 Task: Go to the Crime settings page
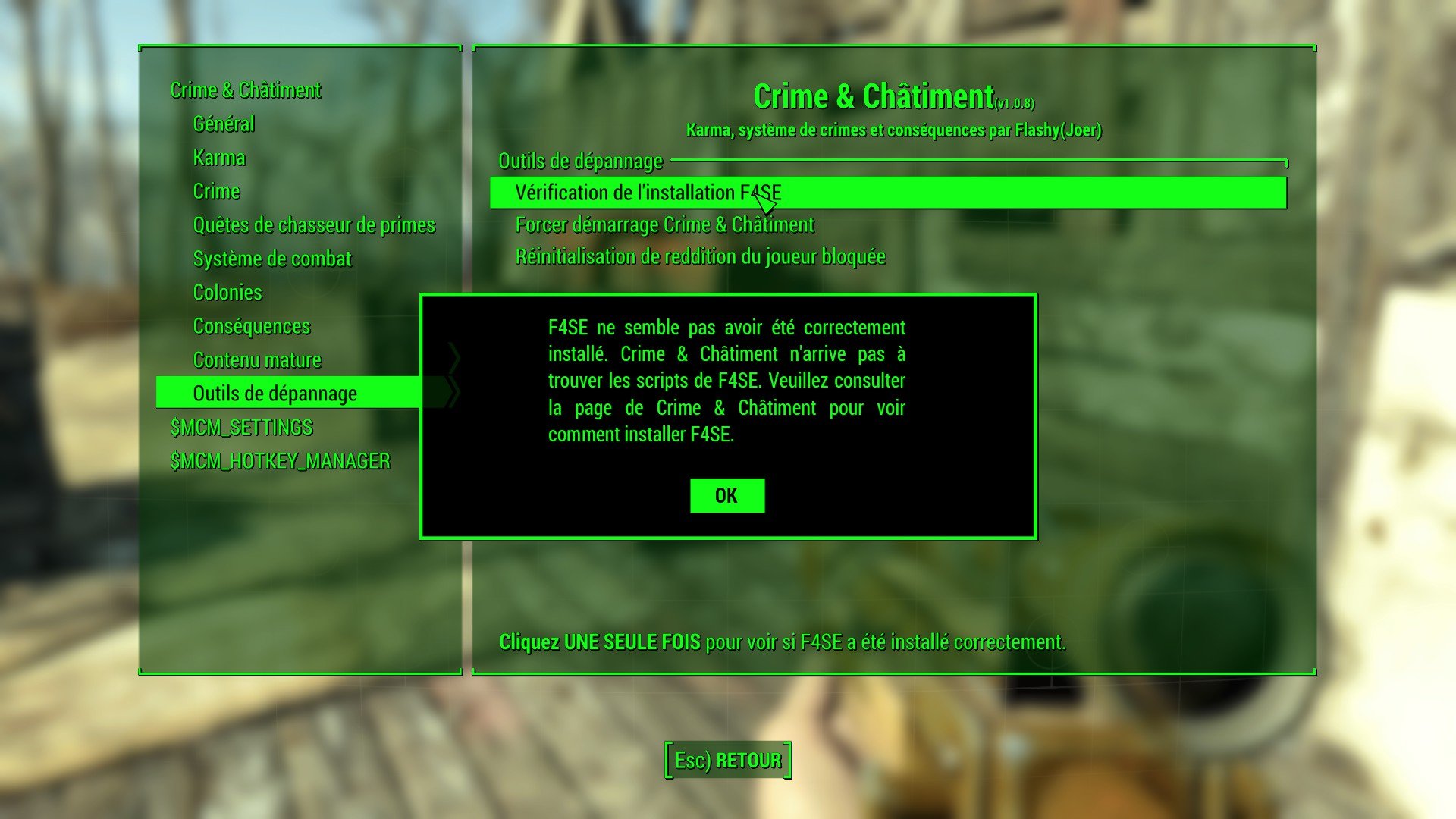216,191
